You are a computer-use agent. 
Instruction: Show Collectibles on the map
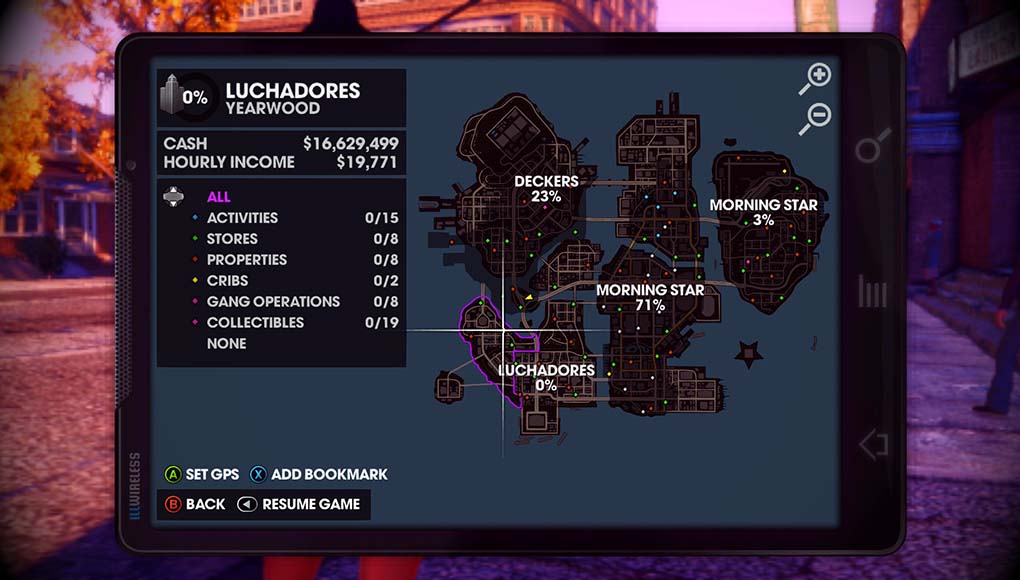click(255, 323)
